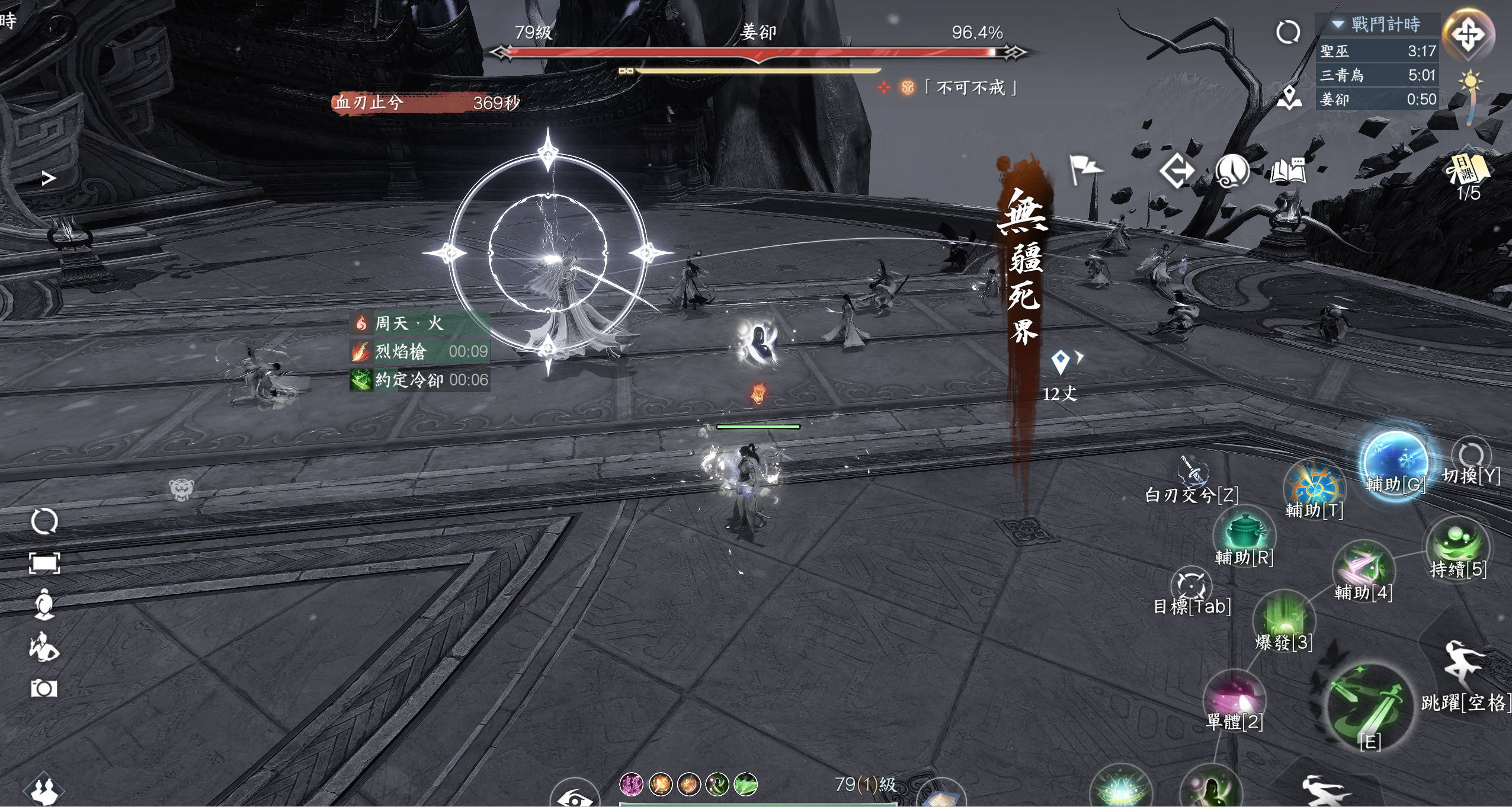Trigger the 輔助 T support skill
The width and height of the screenshot is (1512, 807).
[x=1314, y=488]
